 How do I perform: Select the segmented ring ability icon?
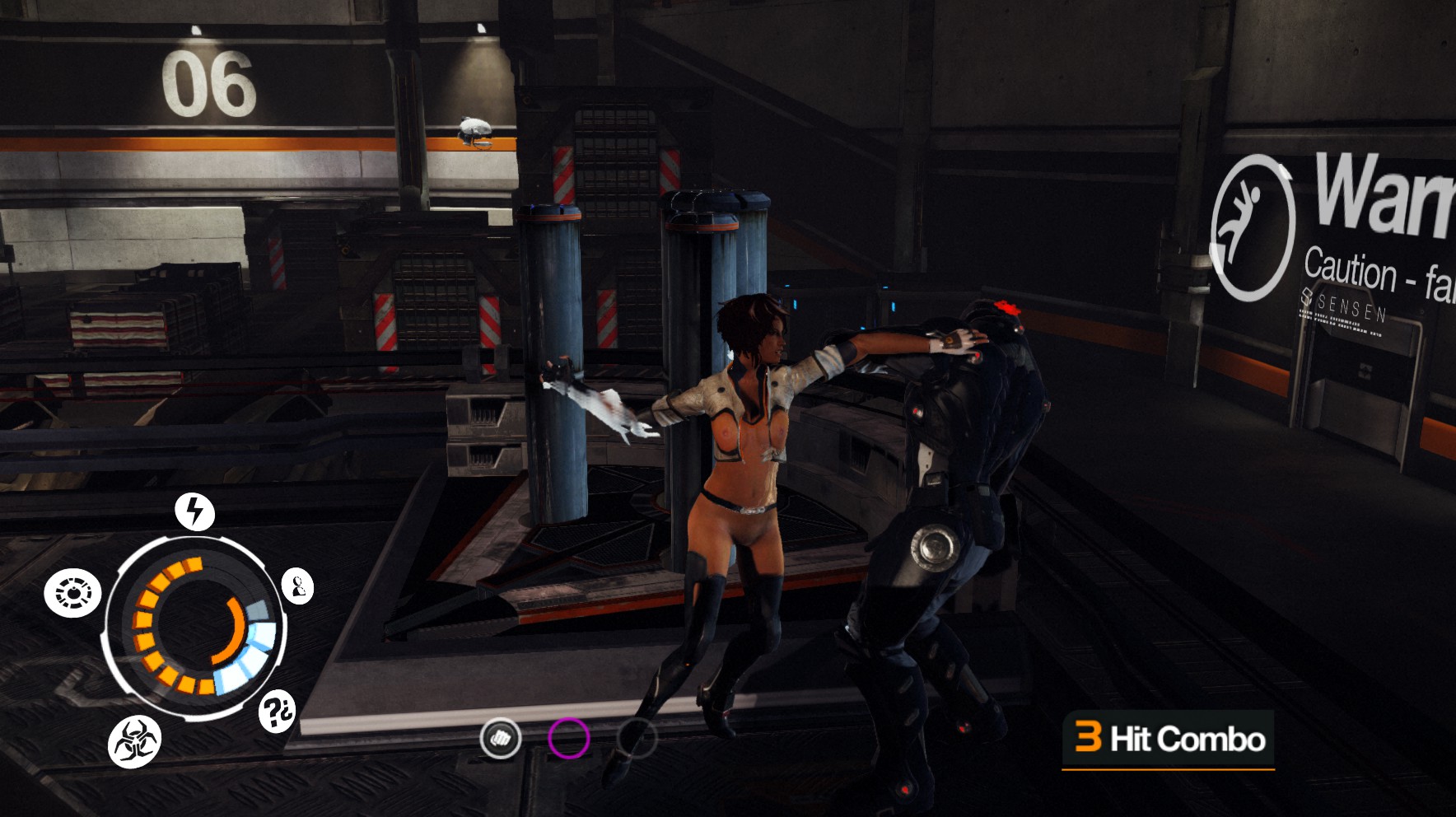pyautogui.click(x=72, y=593)
